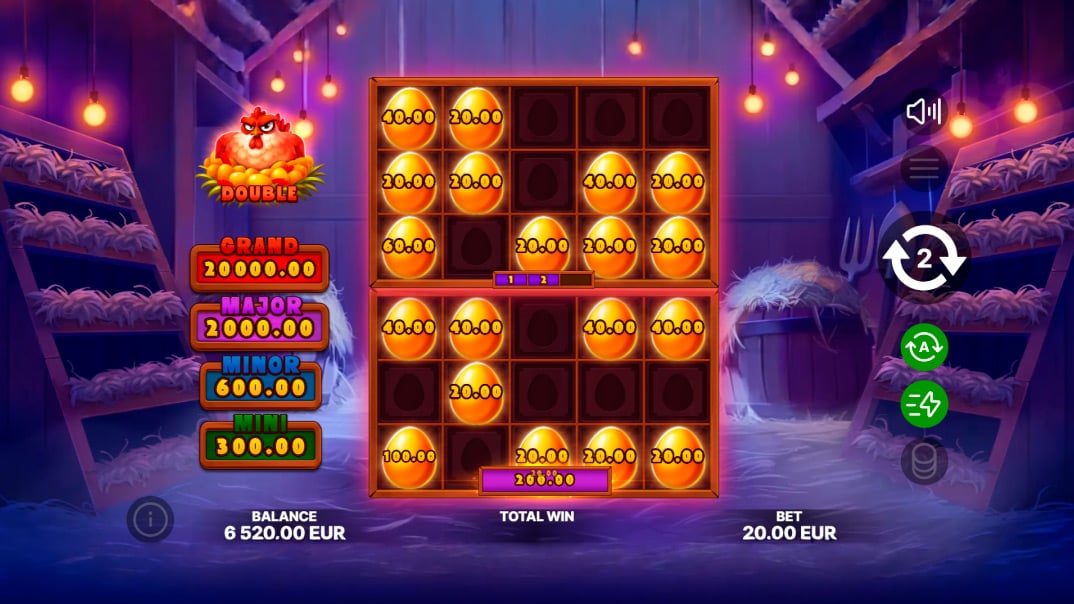The width and height of the screenshot is (1074, 604).
Task: Open the hamburger menu
Action: 924,169
